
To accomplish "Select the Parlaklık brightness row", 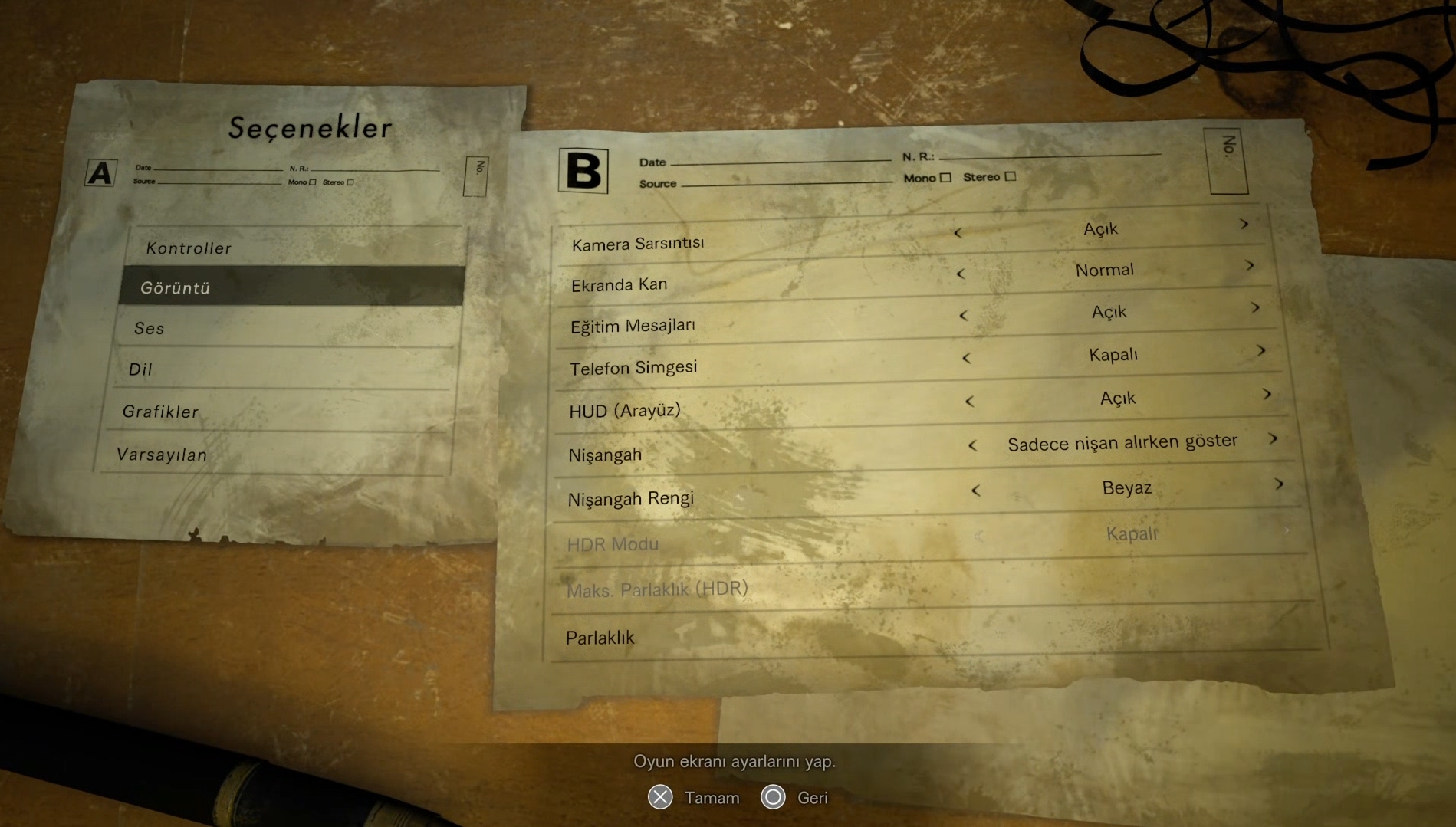I will pos(600,638).
